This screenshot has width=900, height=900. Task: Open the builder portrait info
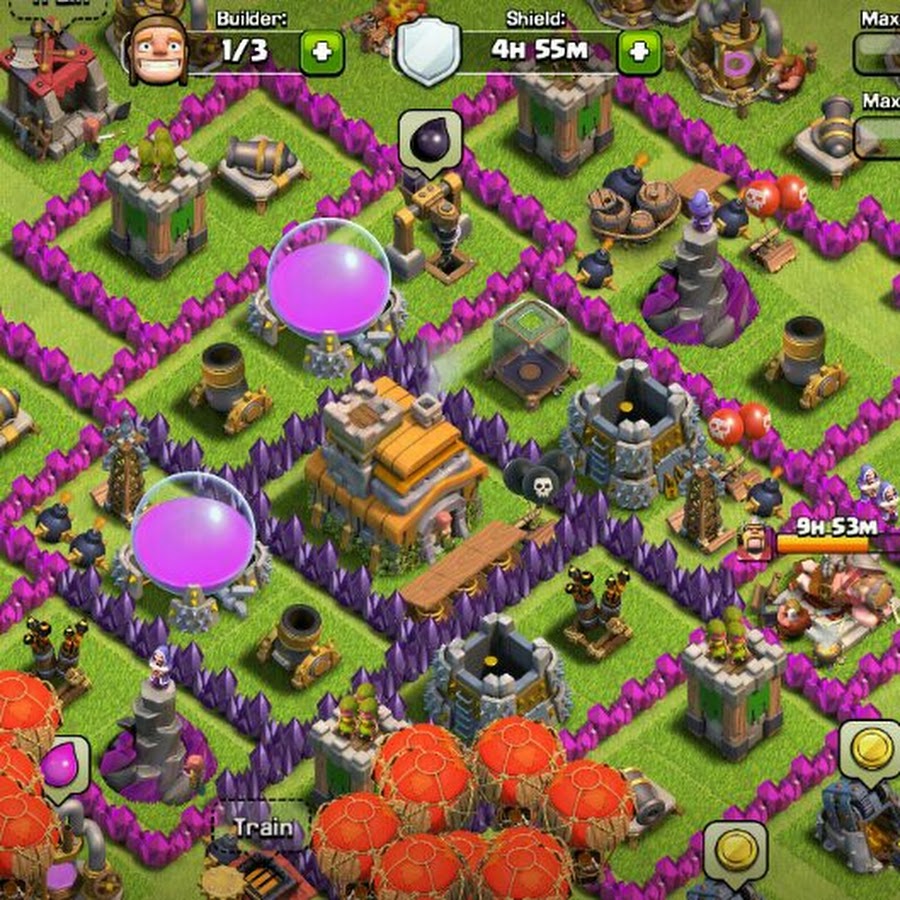(154, 50)
